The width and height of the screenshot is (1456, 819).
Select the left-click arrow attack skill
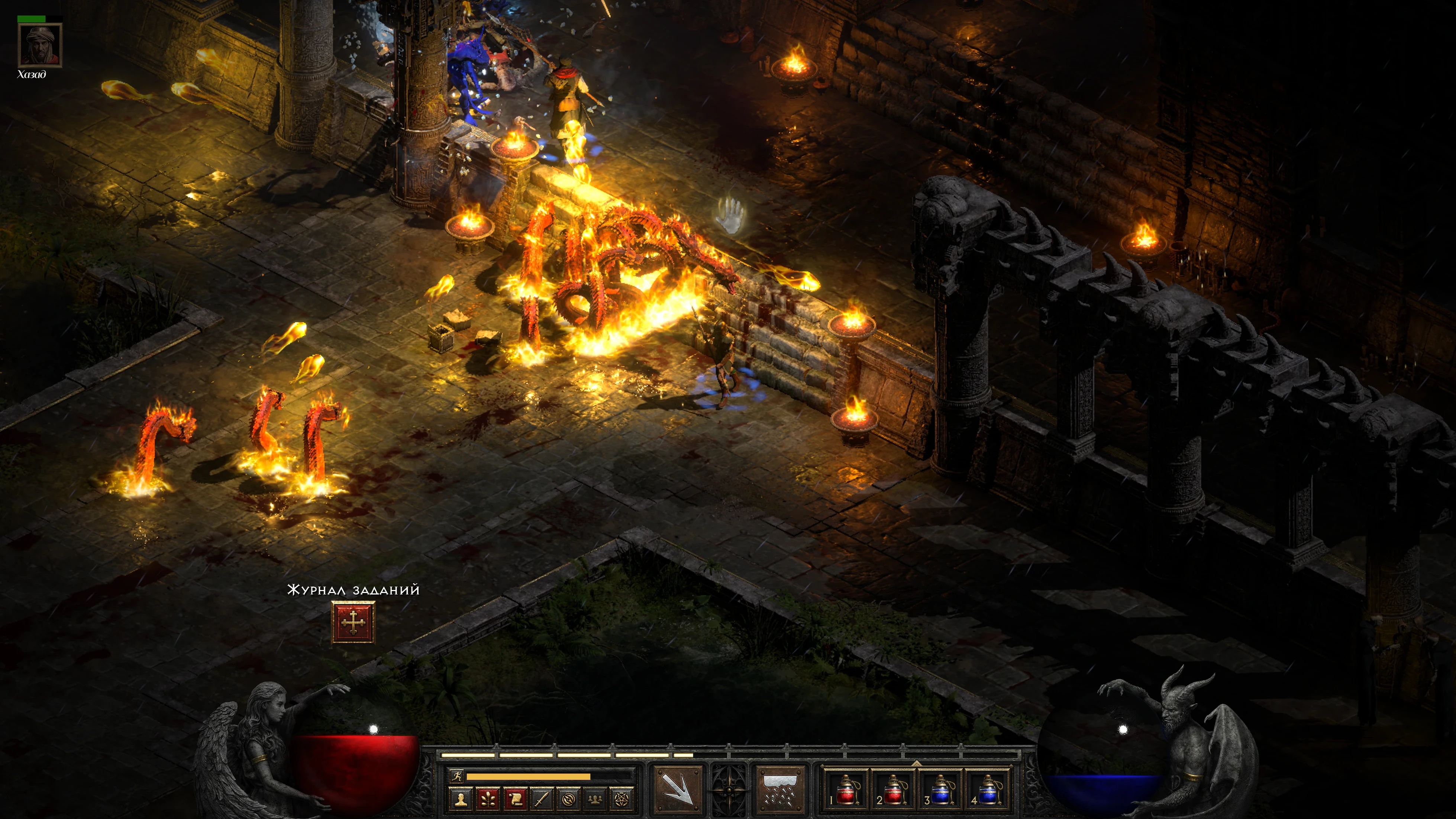coord(678,789)
